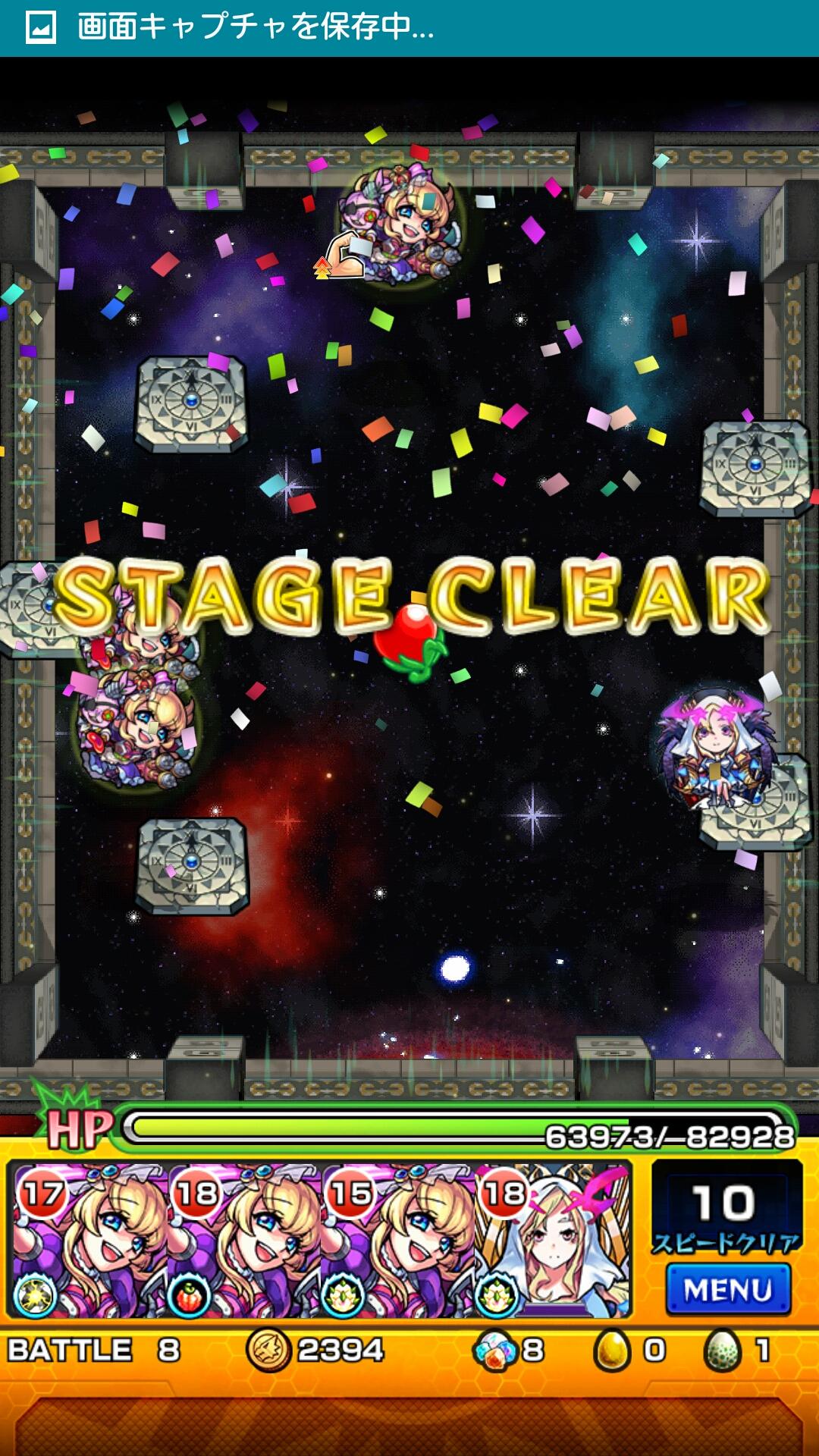The height and width of the screenshot is (1456, 819).
Task: Choose the blonde portrait with counter 15
Action: click(398, 1241)
